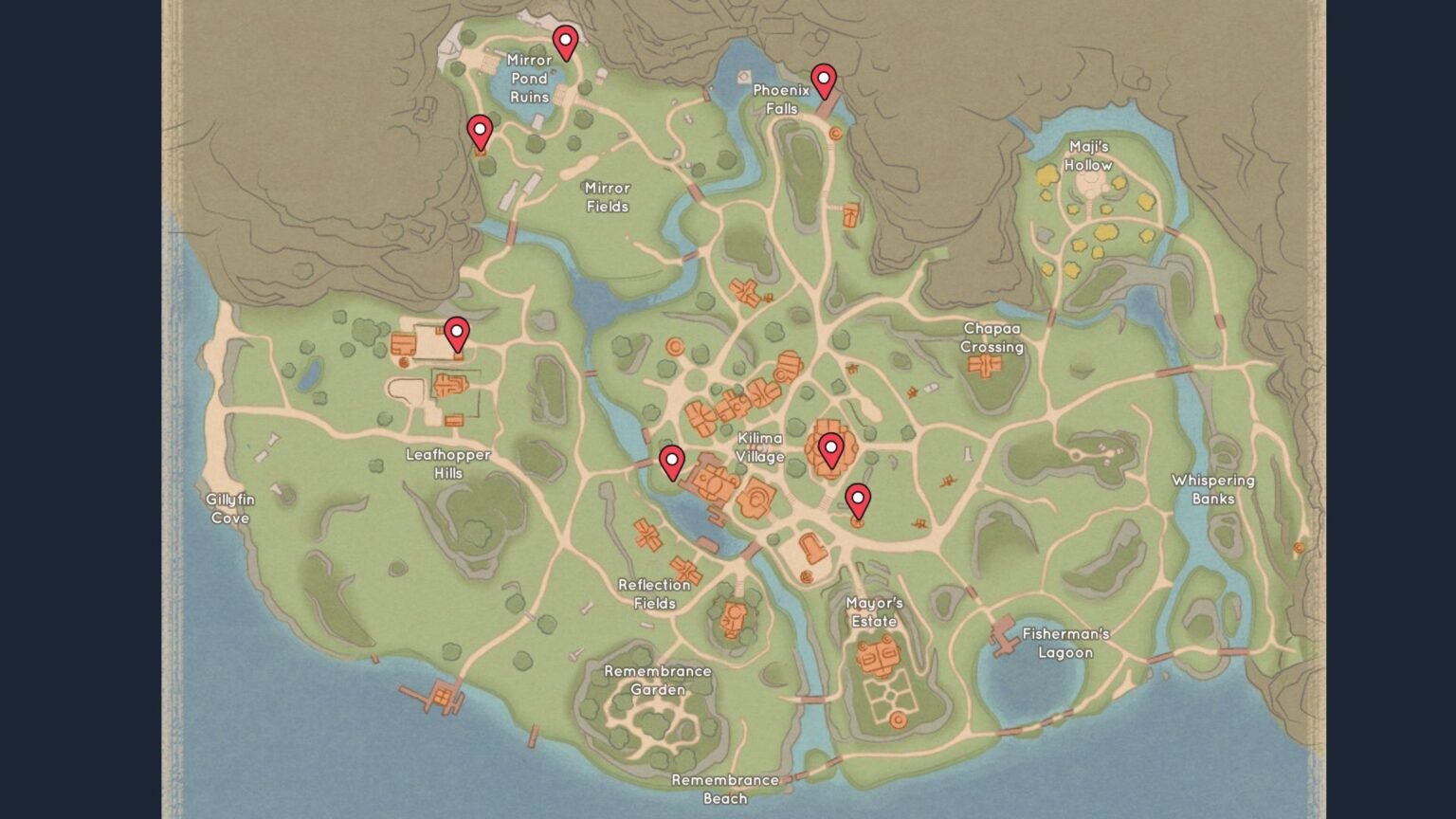
Task: Choose the pin above Leafhopper Hills buildings
Action: pos(457,333)
